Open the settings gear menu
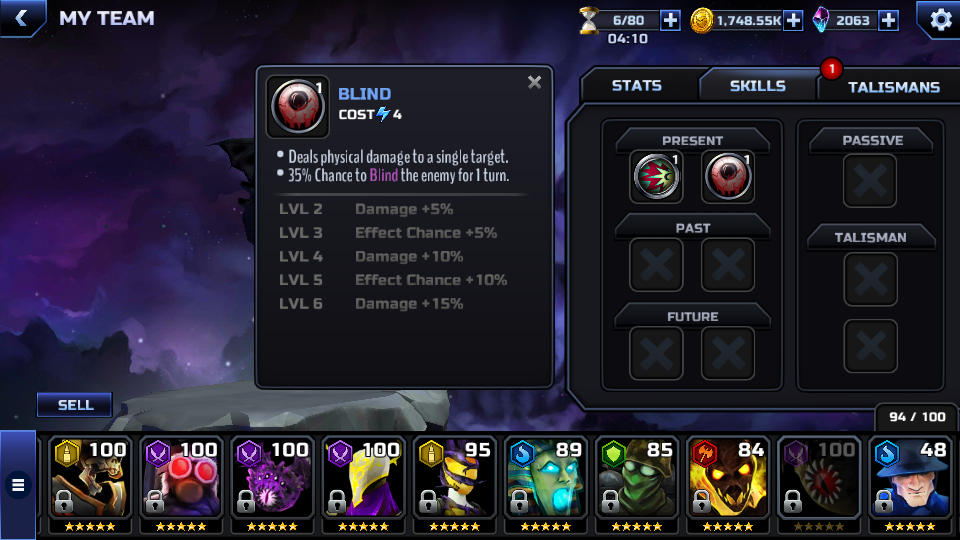This screenshot has width=960, height=540. 940,19
